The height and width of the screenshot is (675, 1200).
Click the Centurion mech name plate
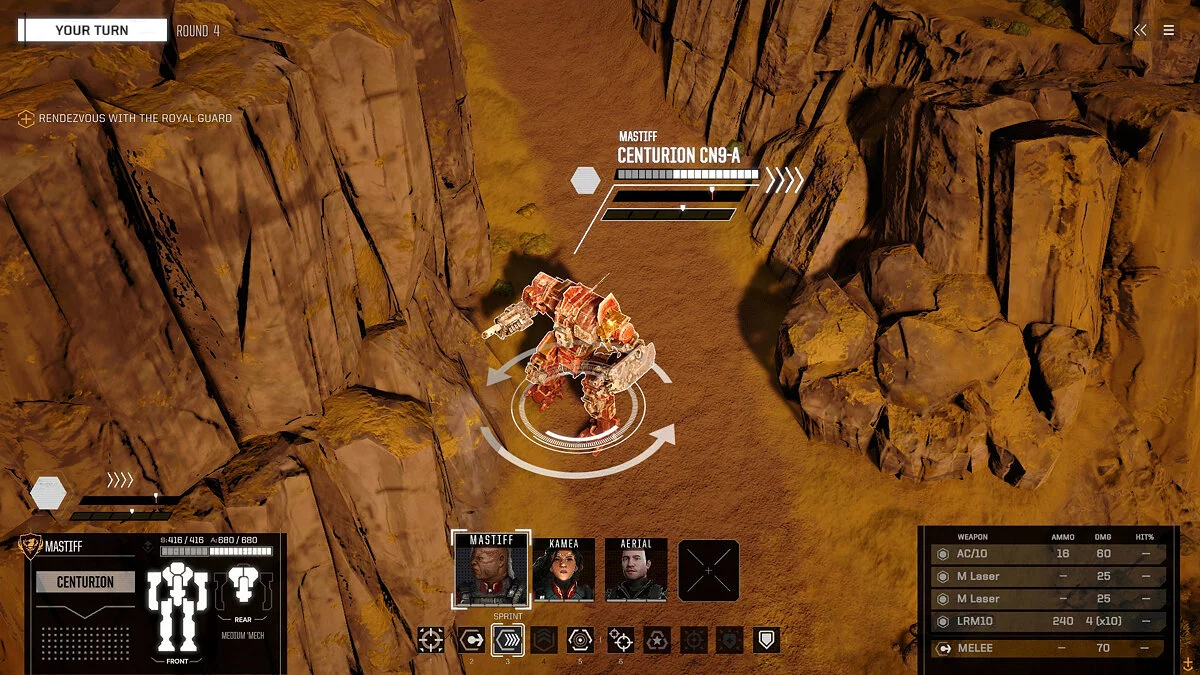tap(85, 582)
